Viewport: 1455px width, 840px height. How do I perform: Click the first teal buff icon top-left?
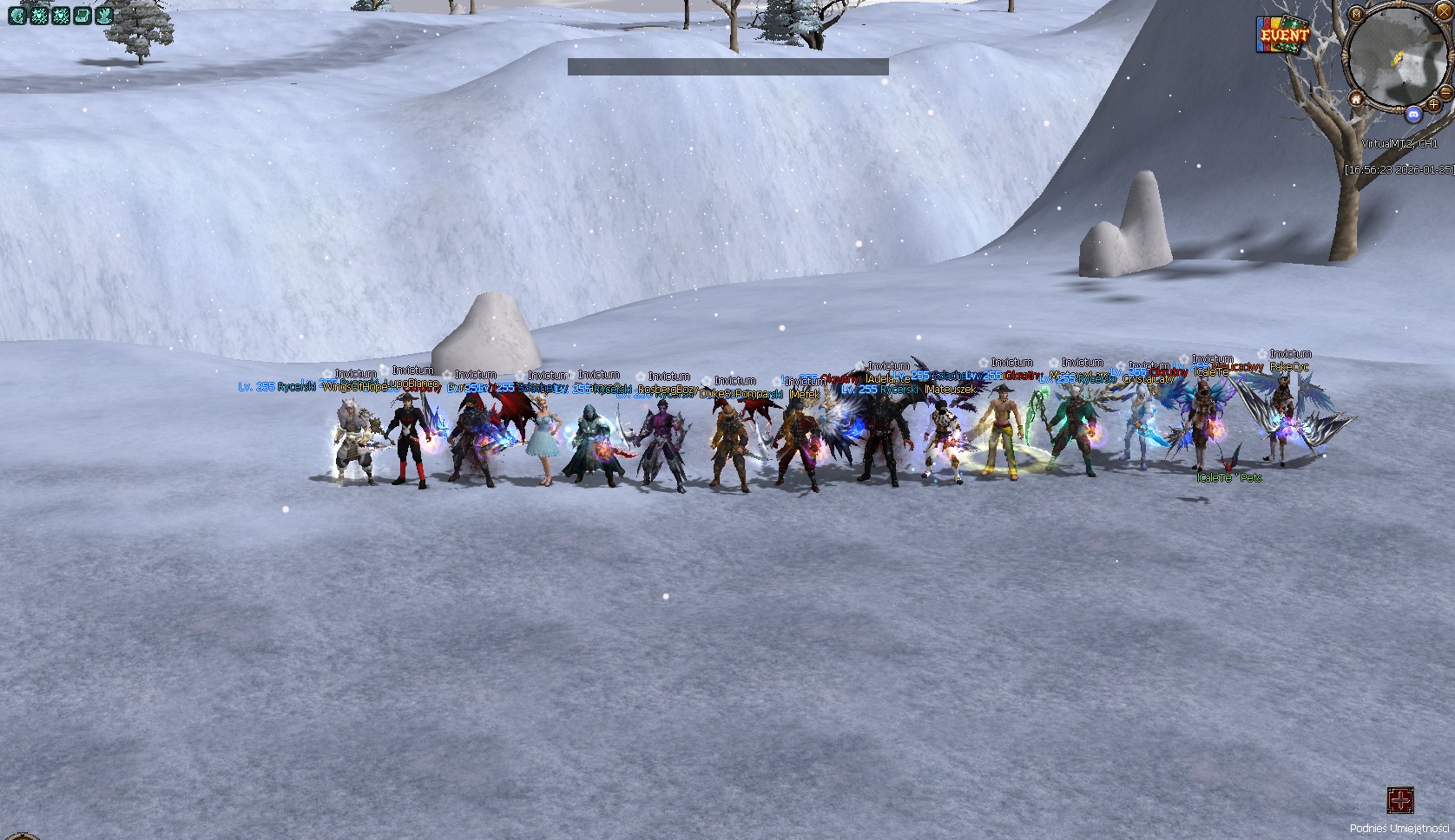(16, 16)
